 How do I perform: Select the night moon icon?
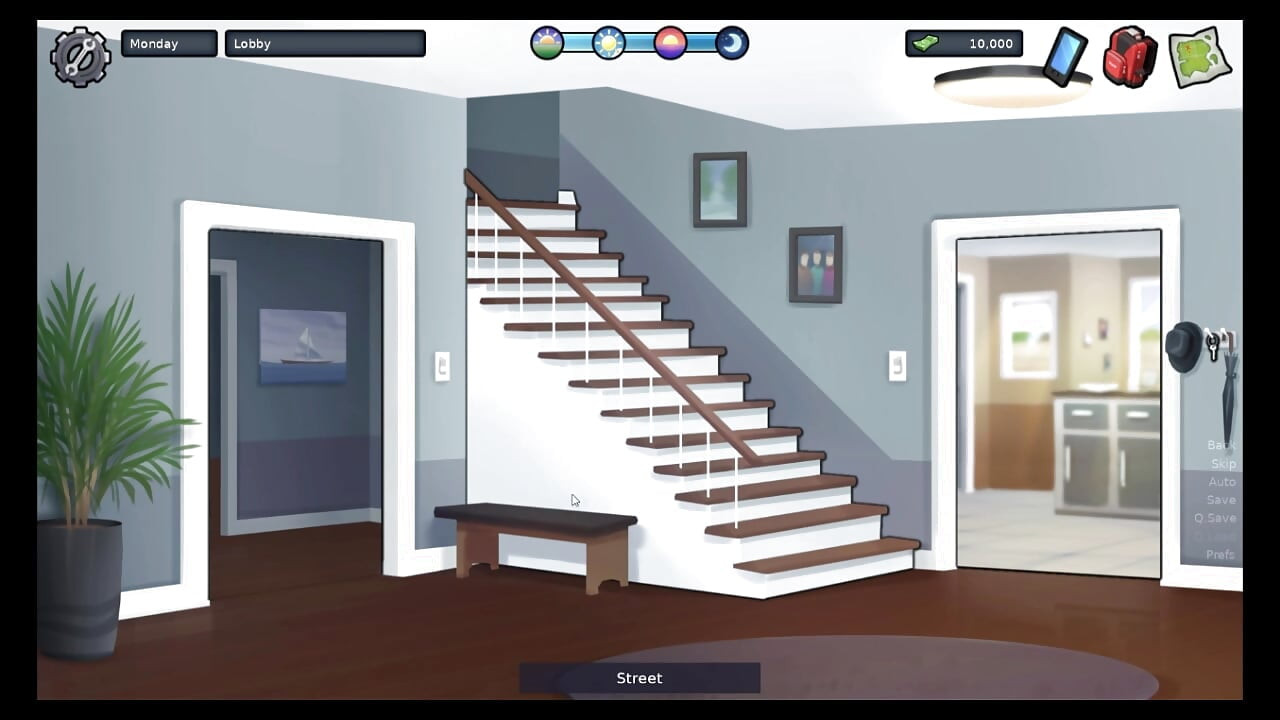coord(732,43)
